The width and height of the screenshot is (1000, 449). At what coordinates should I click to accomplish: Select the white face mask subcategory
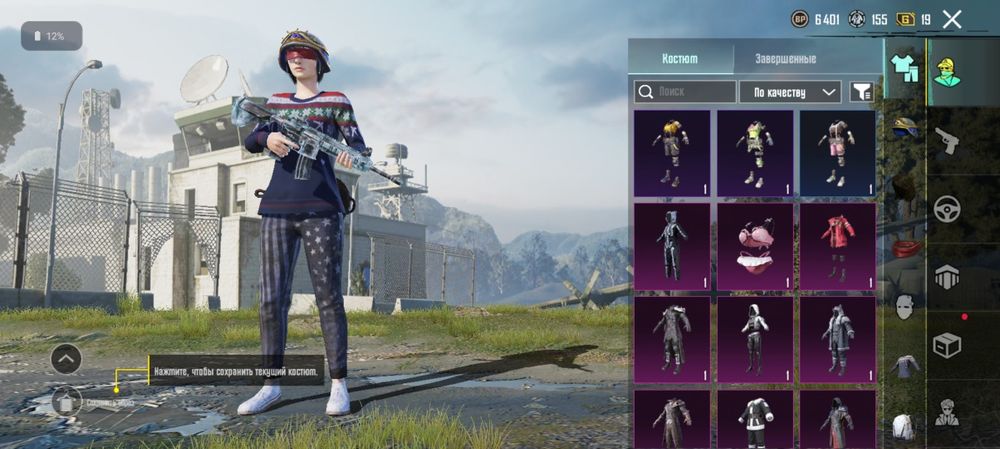click(x=904, y=307)
